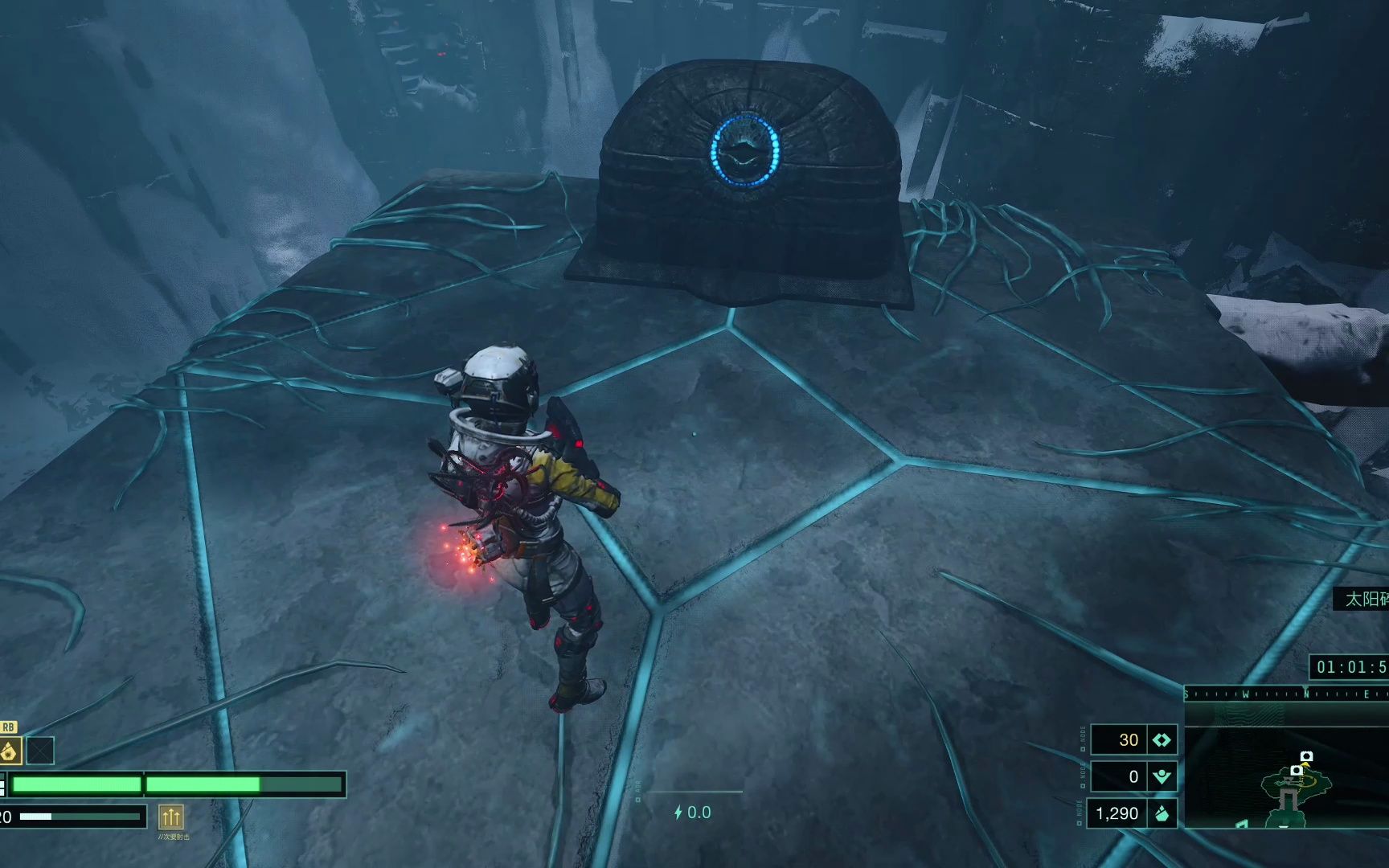
Task: Click the compass heading strip
Action: coord(1286,694)
